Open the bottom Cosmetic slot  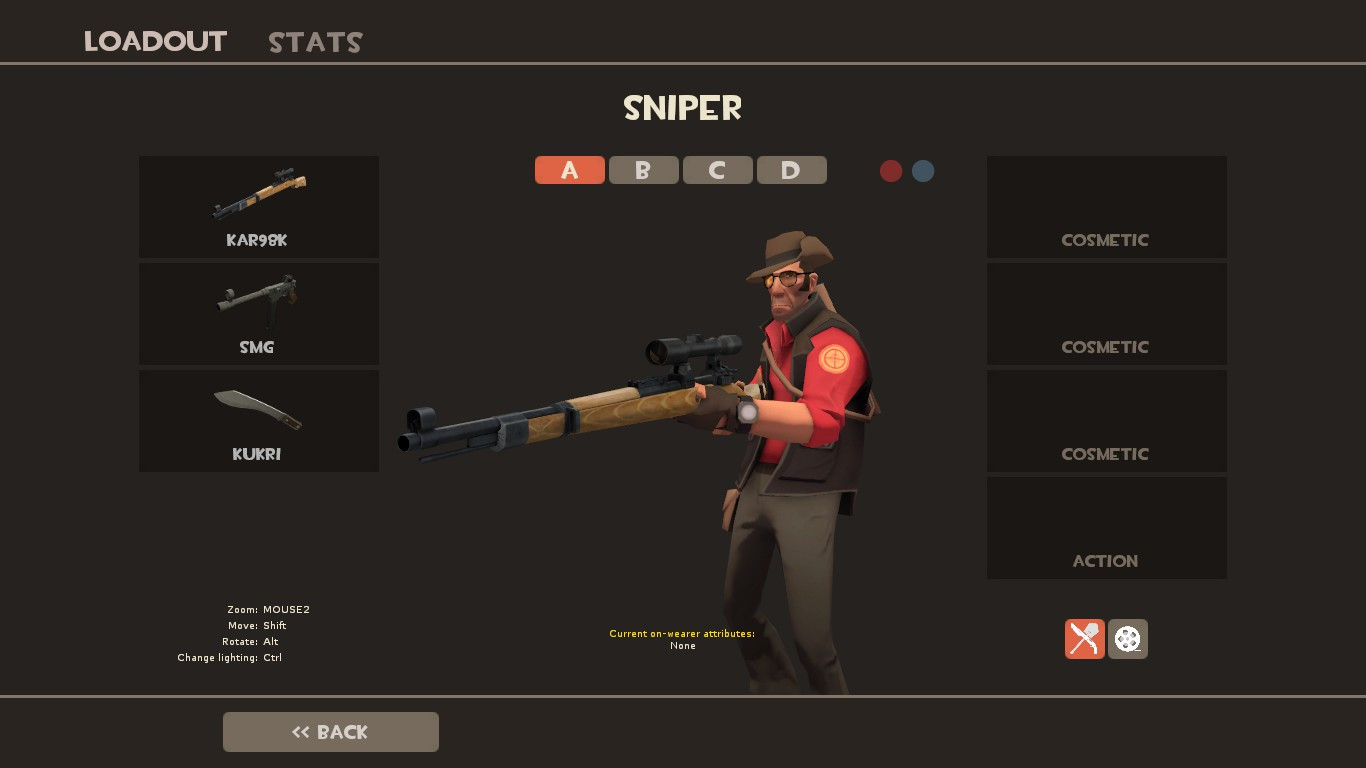coord(1106,420)
